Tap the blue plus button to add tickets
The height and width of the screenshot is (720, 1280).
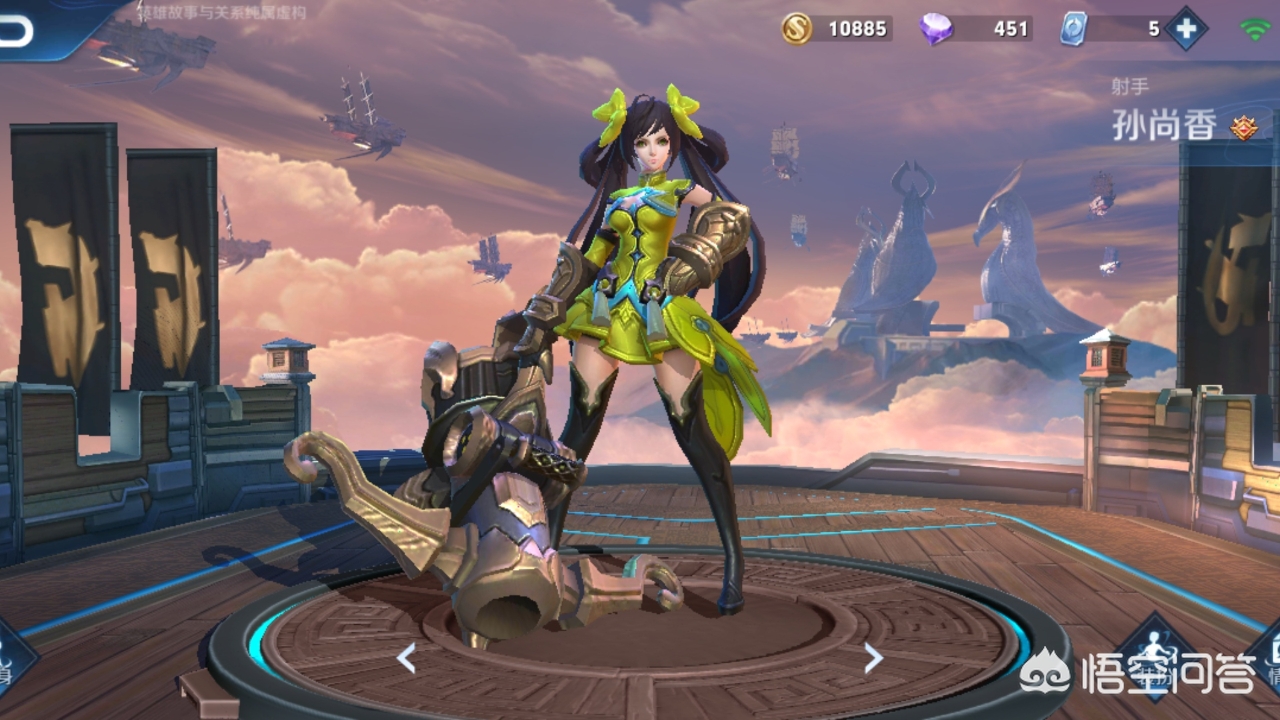(x=1186, y=28)
